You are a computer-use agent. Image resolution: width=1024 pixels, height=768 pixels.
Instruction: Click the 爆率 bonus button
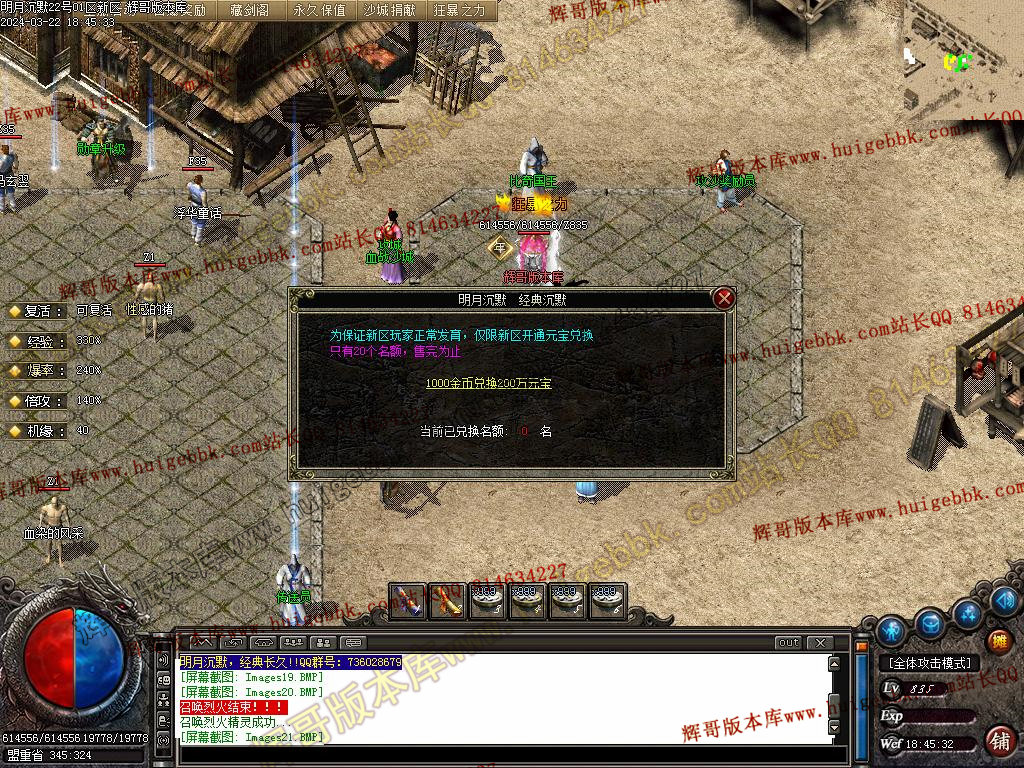37,371
